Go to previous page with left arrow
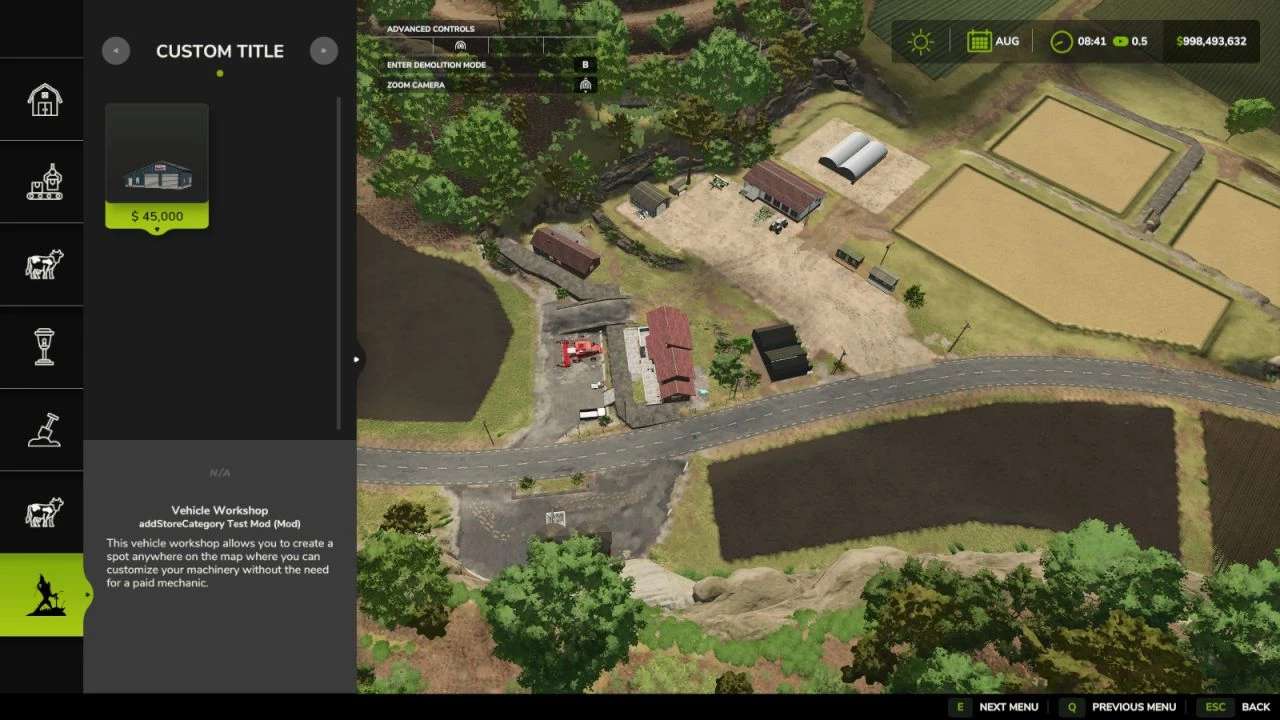Screen dimensions: 1280x720 [116, 51]
